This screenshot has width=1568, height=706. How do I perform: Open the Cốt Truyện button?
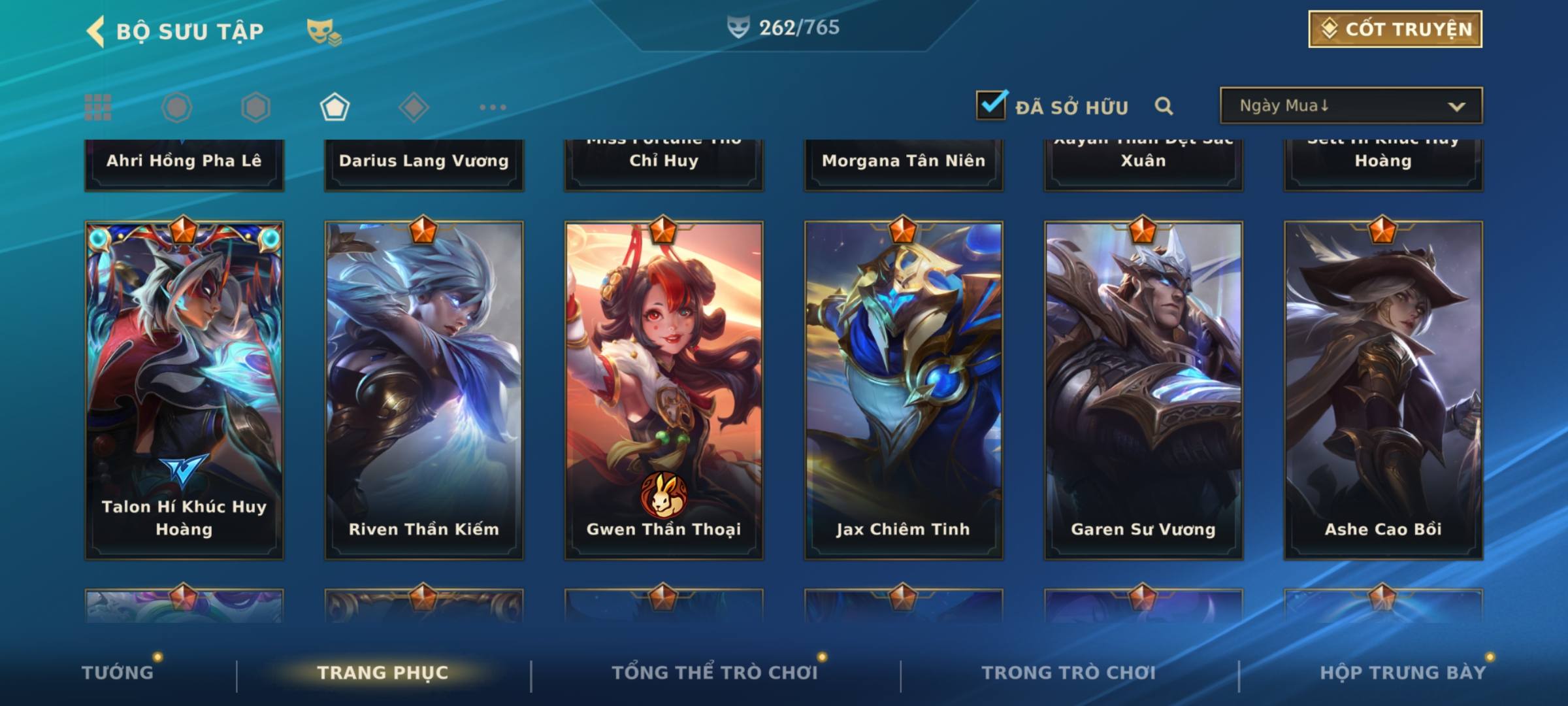1394,29
